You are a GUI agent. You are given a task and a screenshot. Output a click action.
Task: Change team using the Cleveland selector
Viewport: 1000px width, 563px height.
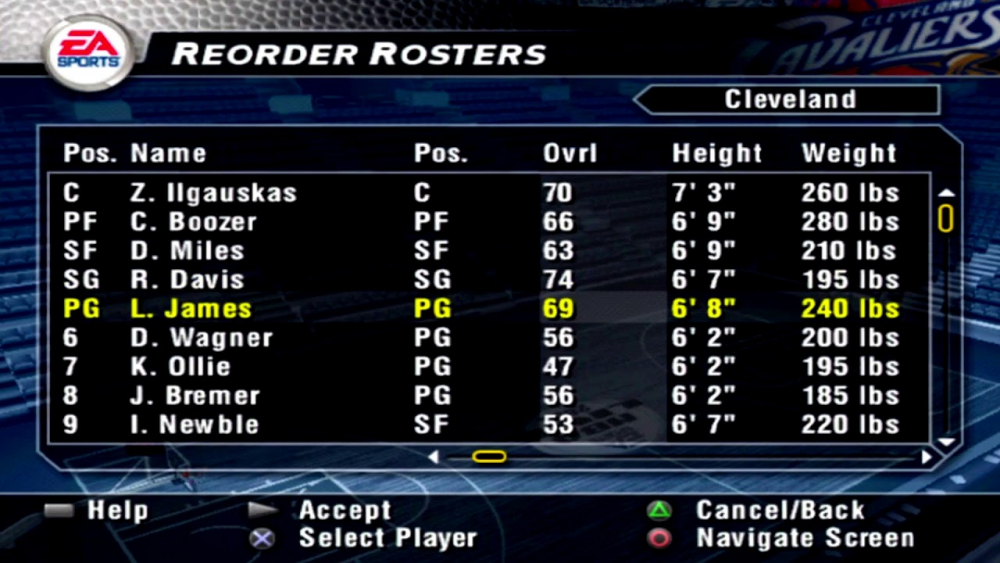coord(790,100)
